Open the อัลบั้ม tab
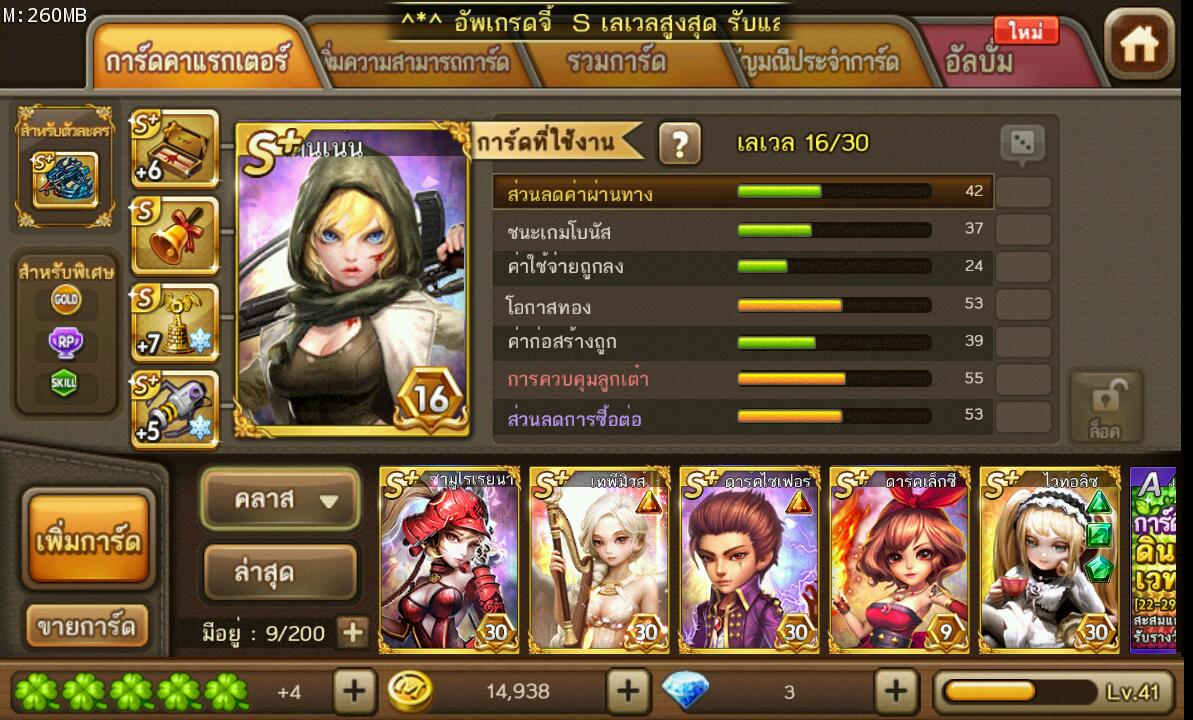This screenshot has width=1193, height=720. (980, 62)
